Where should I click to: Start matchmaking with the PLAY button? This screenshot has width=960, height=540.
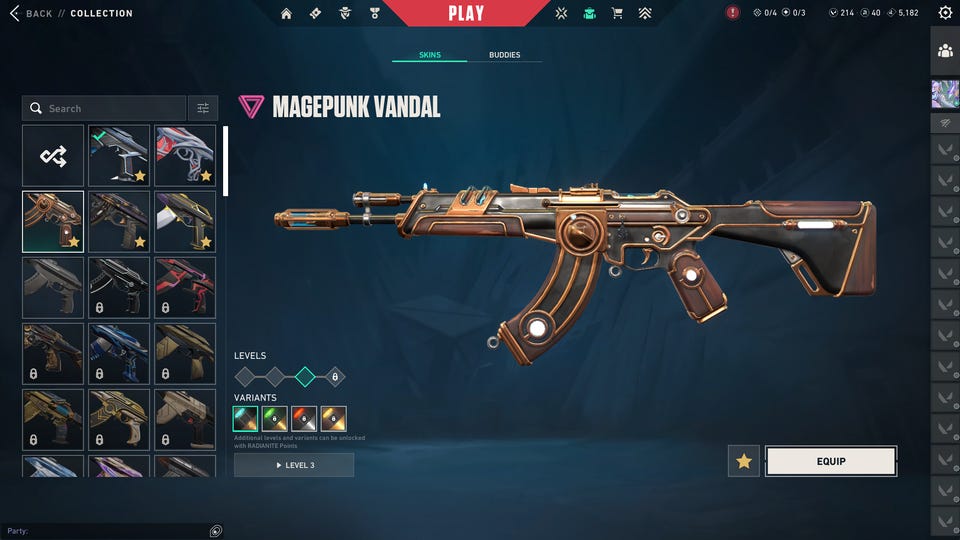[x=466, y=13]
